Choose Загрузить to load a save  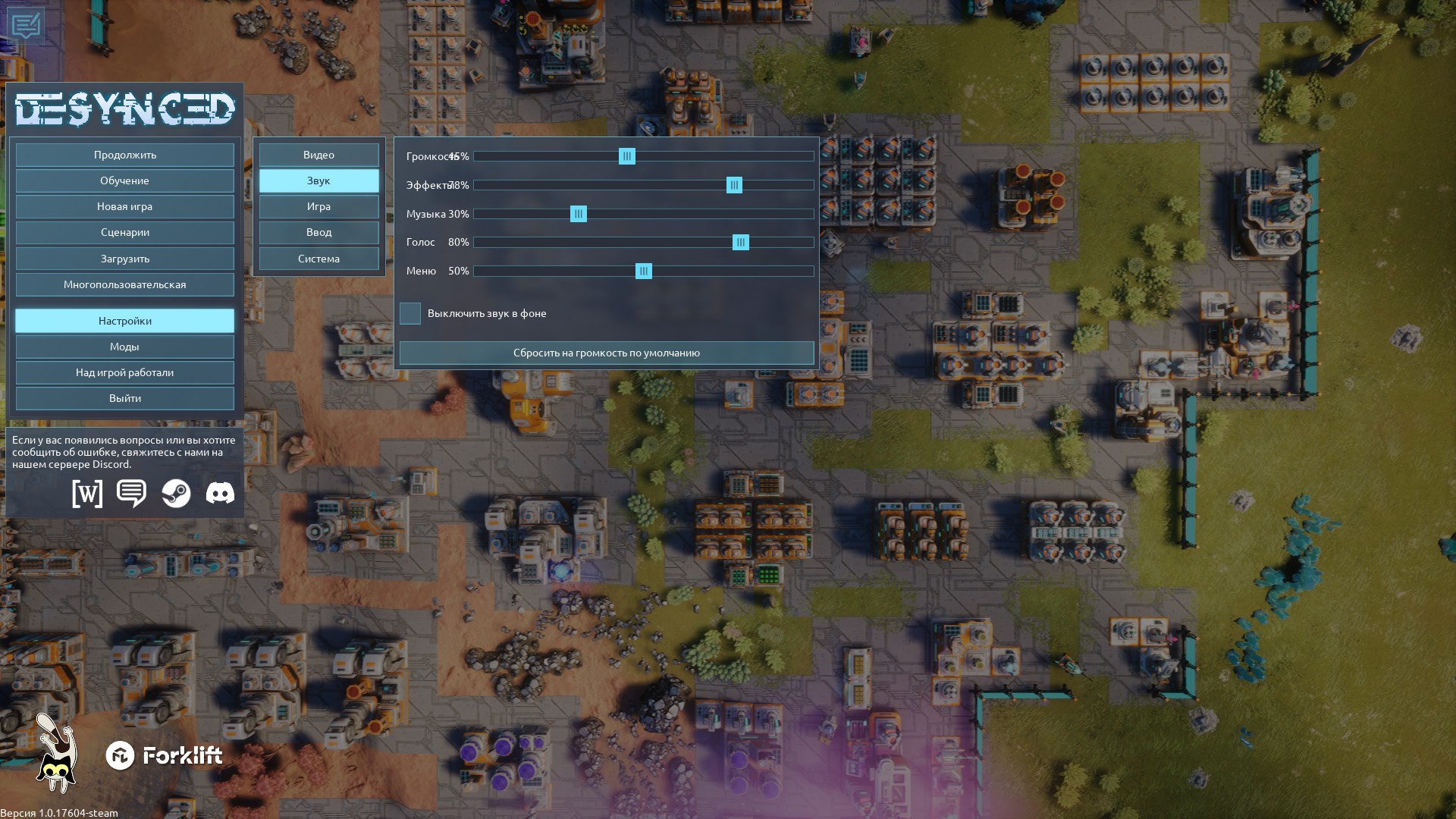125,259
